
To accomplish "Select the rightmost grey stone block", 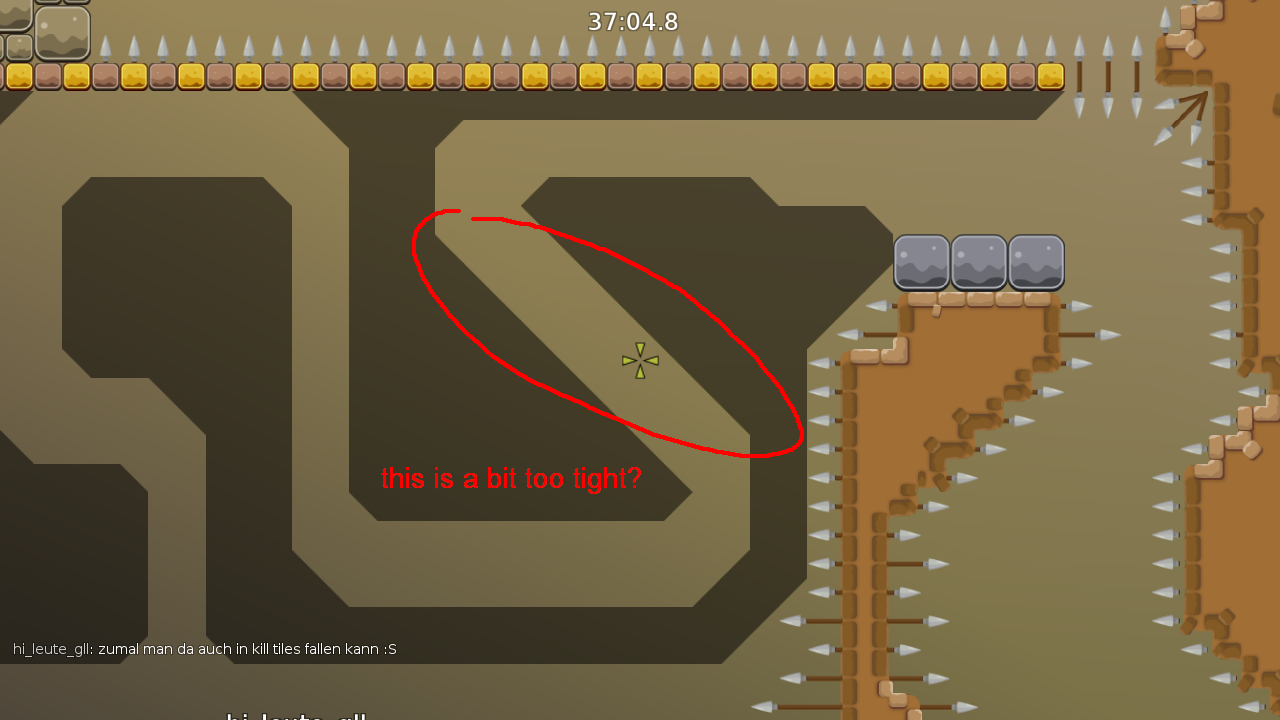I will pos(1036,263).
